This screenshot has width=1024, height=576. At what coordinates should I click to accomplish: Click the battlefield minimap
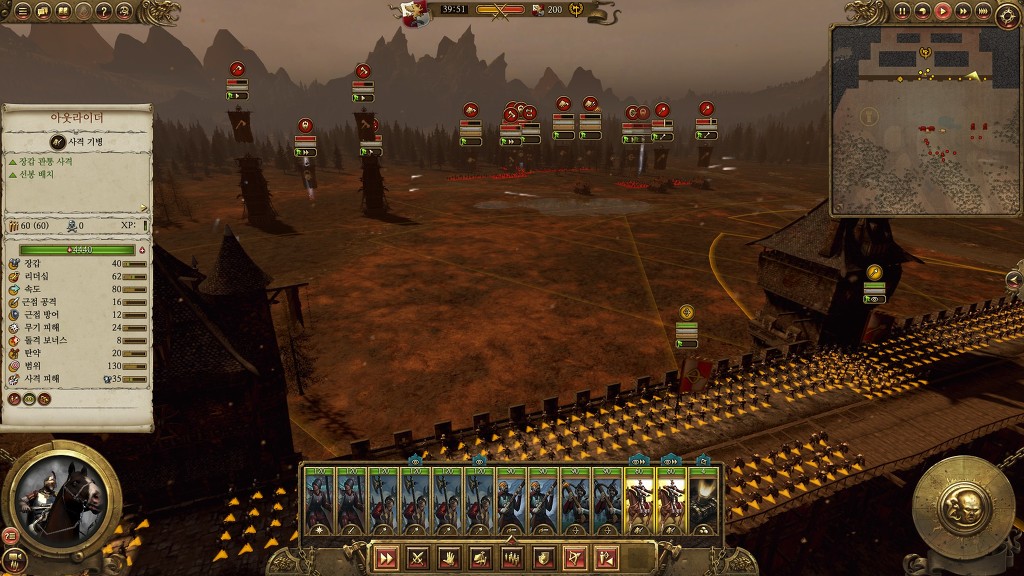[x=923, y=120]
